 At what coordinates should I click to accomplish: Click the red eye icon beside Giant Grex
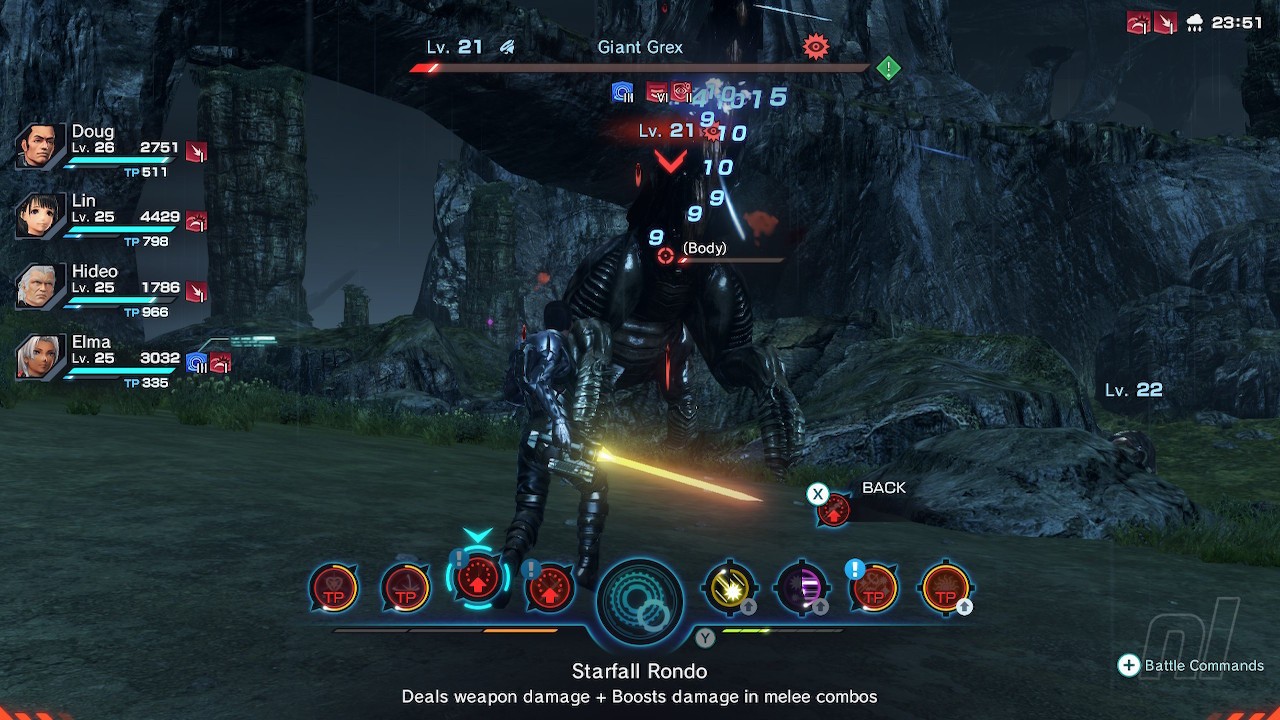click(816, 46)
